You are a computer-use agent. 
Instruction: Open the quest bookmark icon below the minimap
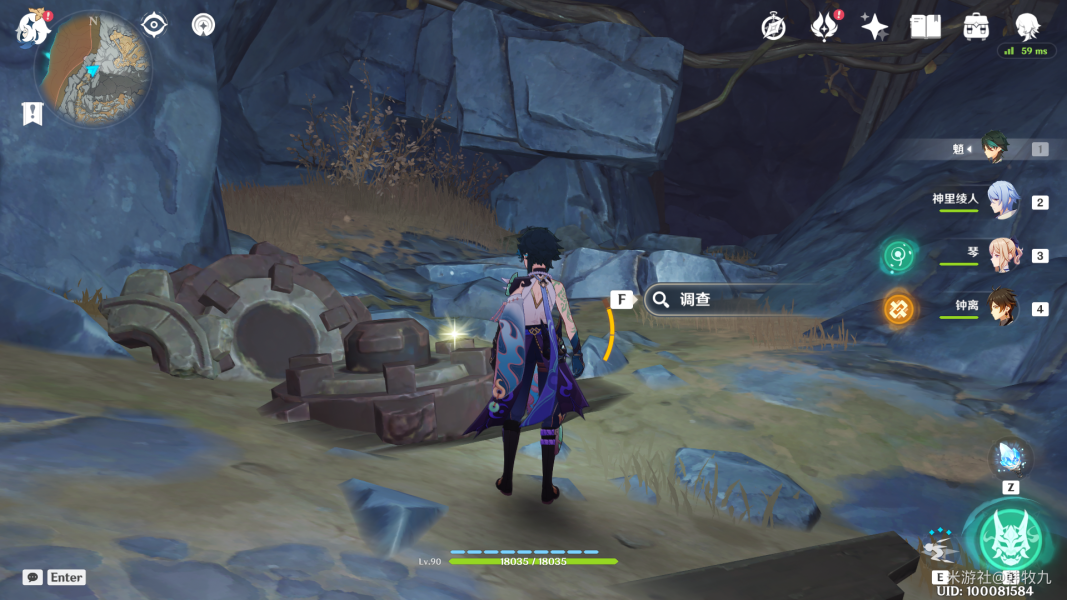pos(32,113)
